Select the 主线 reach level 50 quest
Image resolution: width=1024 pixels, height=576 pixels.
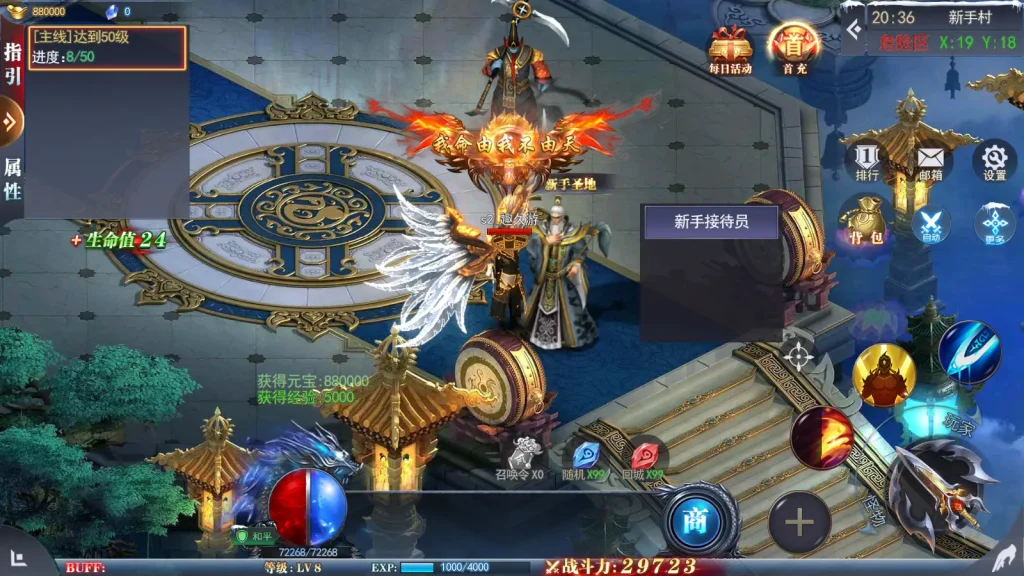pos(107,47)
